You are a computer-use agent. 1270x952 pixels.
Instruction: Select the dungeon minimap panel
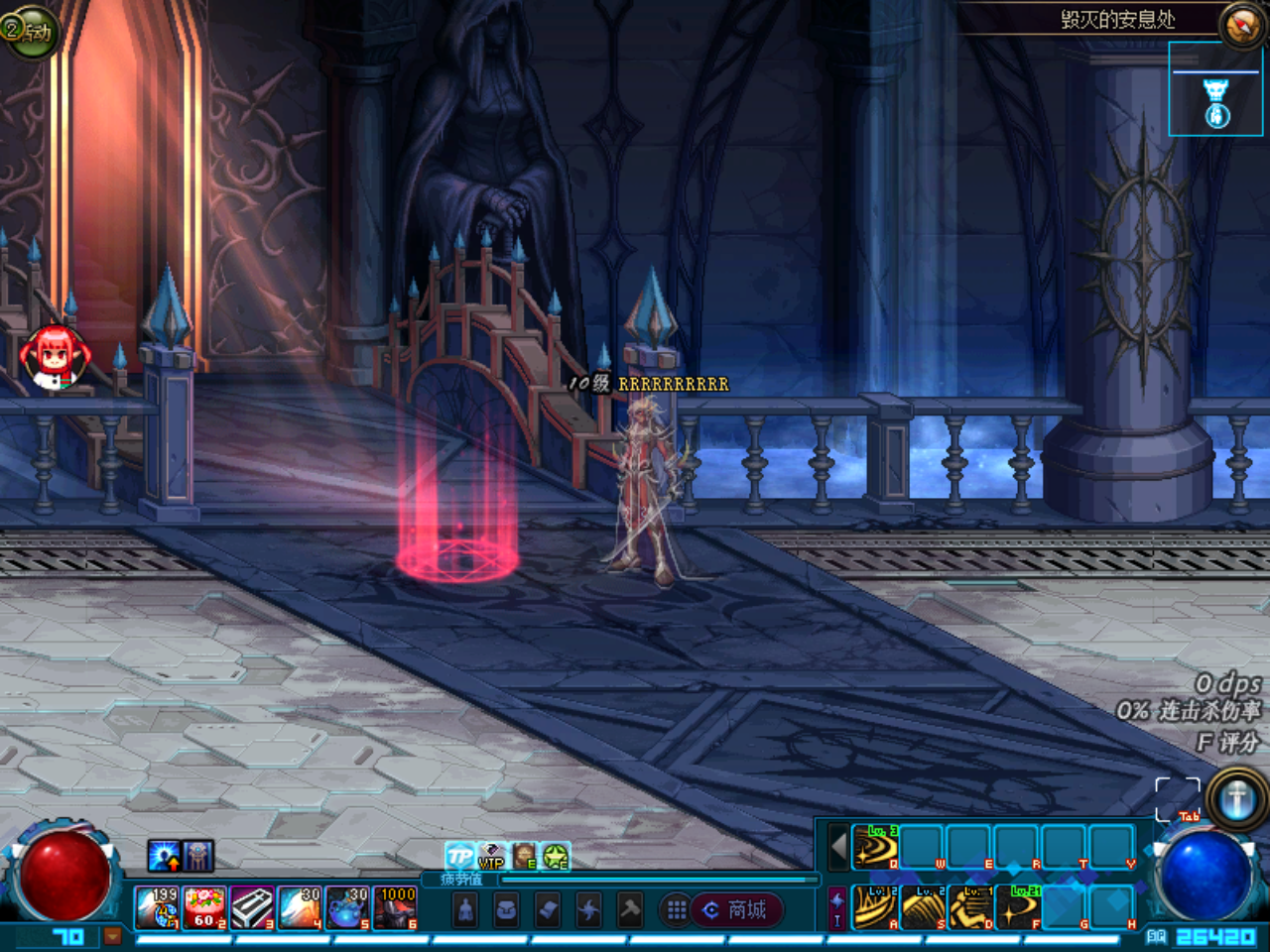[x=1215, y=89]
